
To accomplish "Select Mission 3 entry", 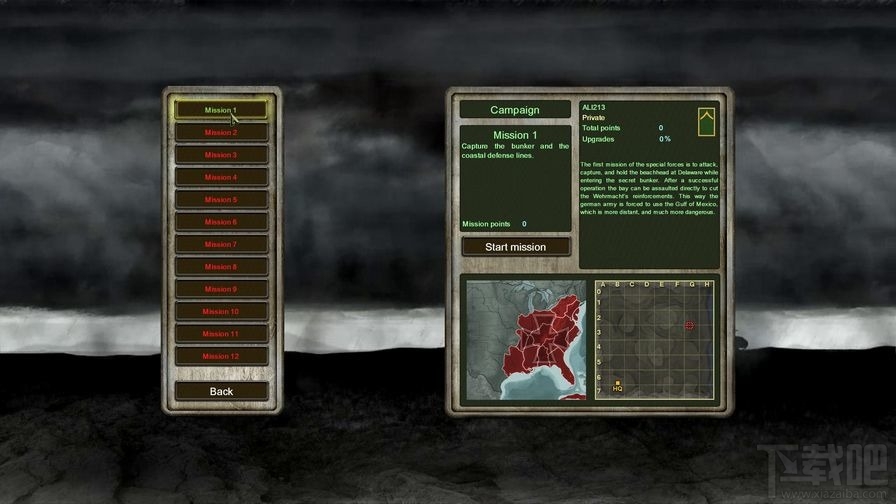I will [221, 155].
